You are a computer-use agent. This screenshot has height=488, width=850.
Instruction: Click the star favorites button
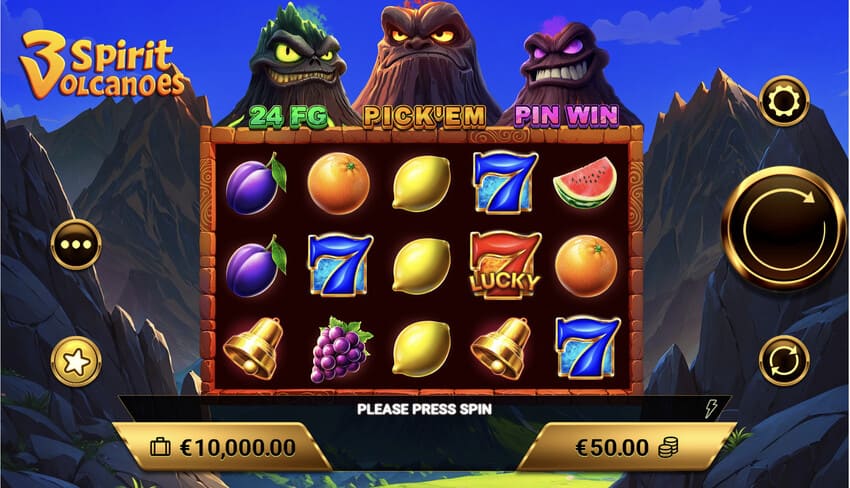tap(76, 362)
